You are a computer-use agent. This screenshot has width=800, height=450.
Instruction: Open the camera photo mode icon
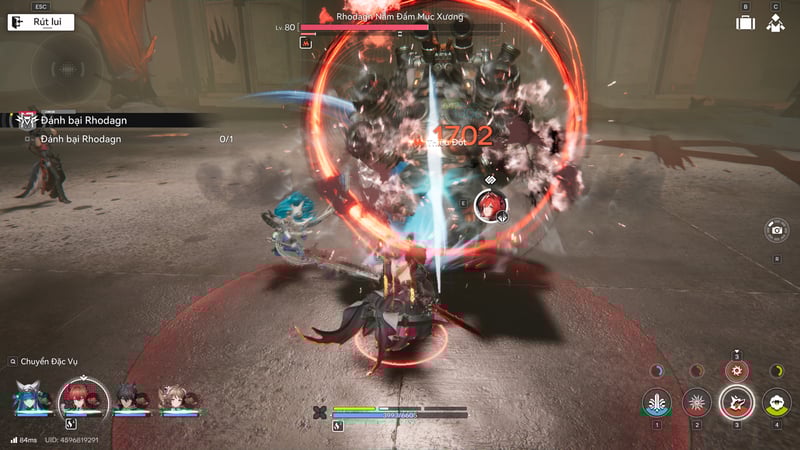pos(776,231)
